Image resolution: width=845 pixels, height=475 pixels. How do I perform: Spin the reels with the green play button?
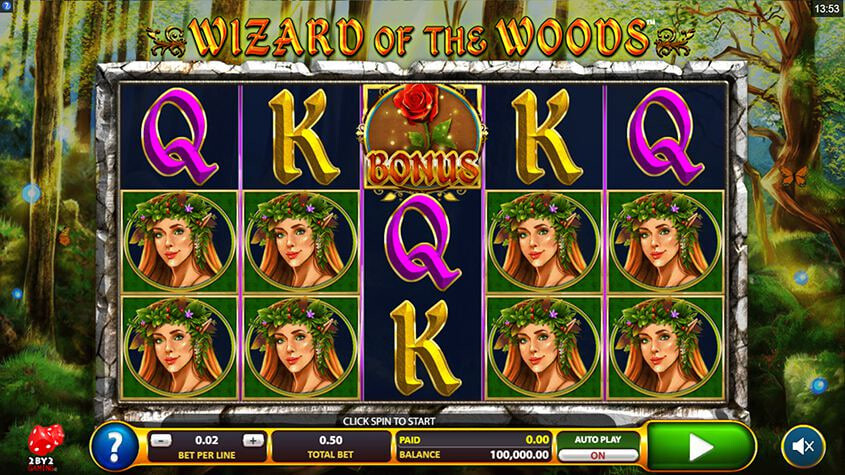(x=700, y=445)
